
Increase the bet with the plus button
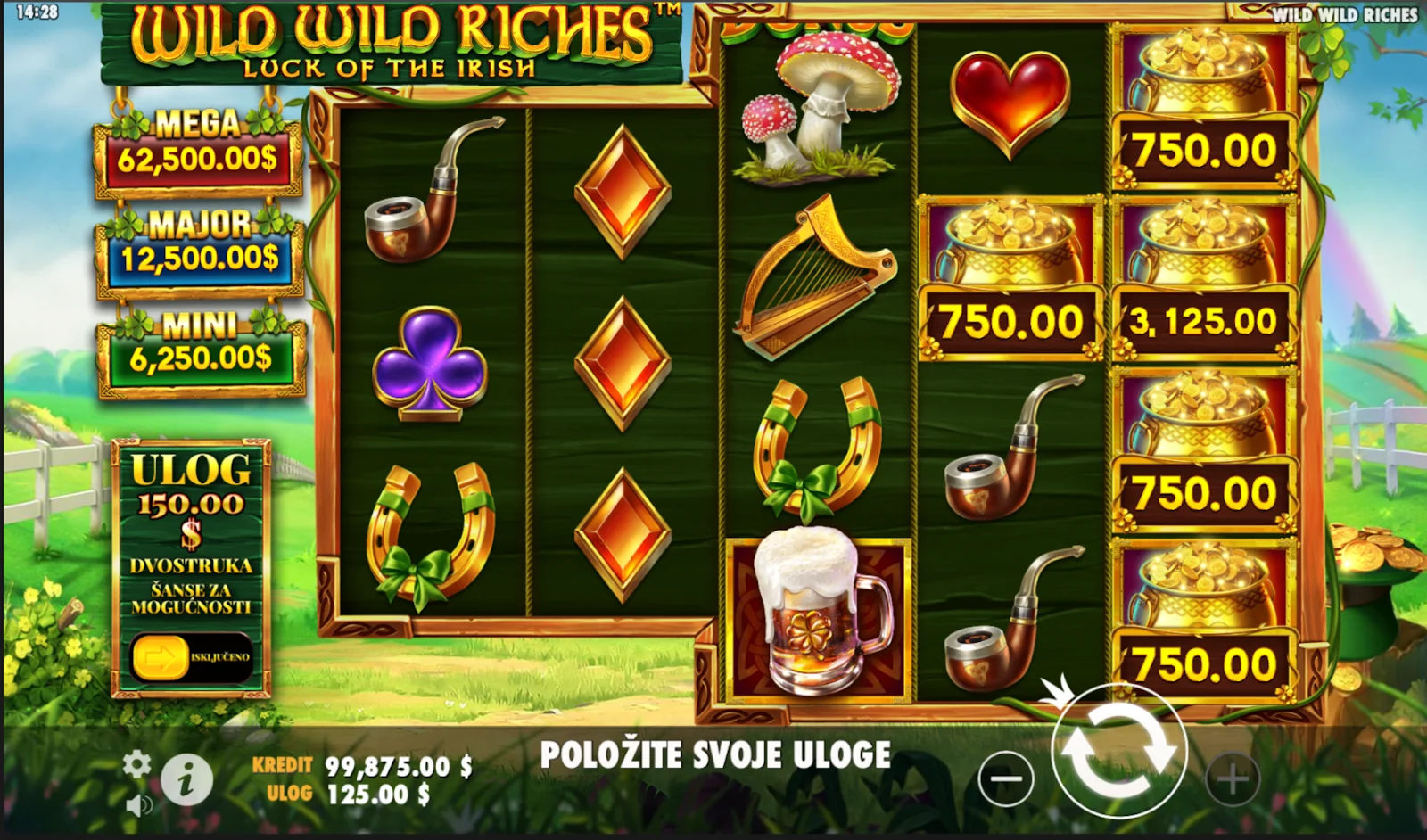point(1232,779)
